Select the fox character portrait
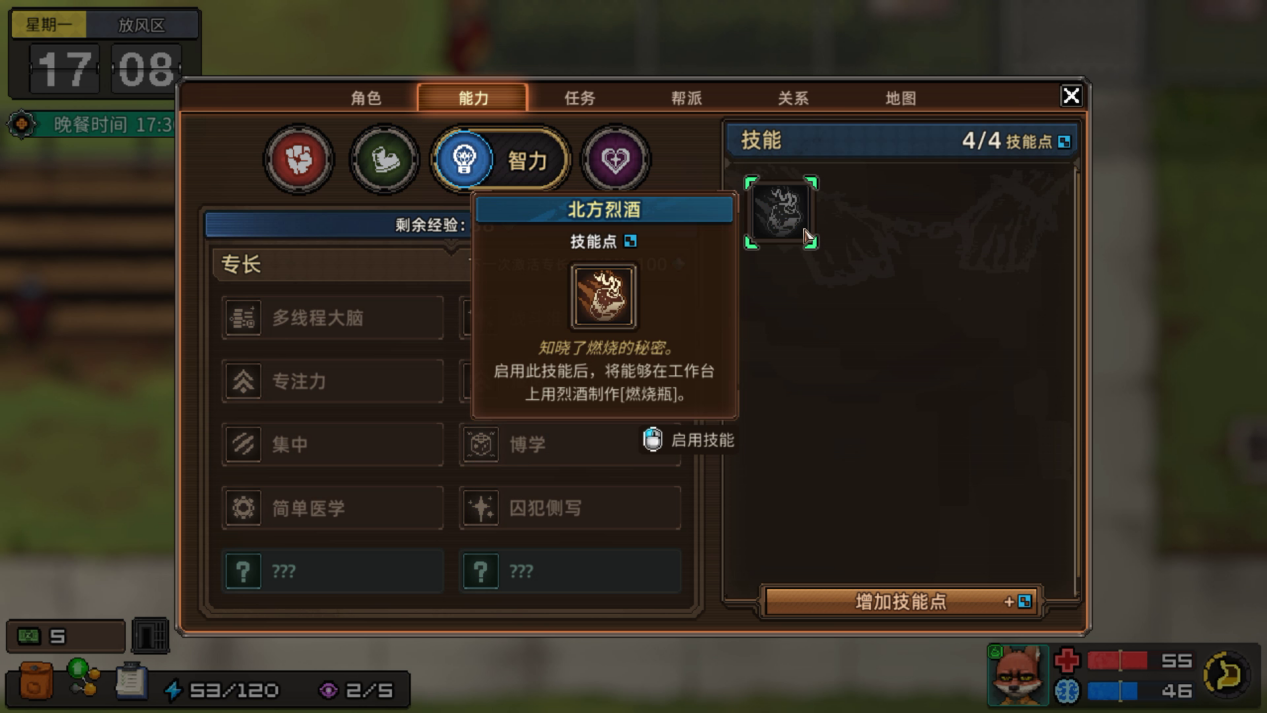 (1018, 673)
